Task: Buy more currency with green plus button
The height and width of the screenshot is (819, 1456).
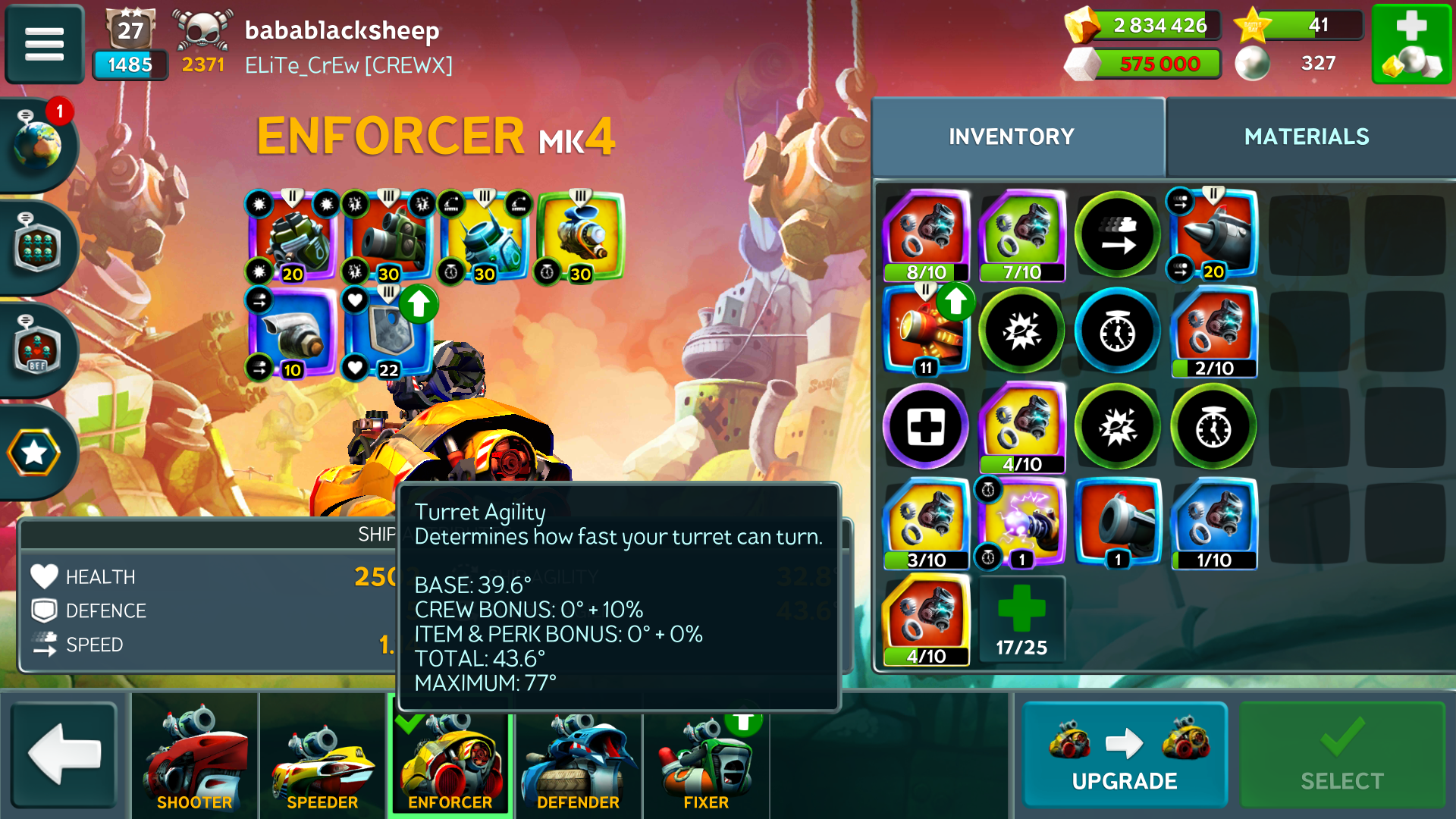Action: pyautogui.click(x=1411, y=44)
